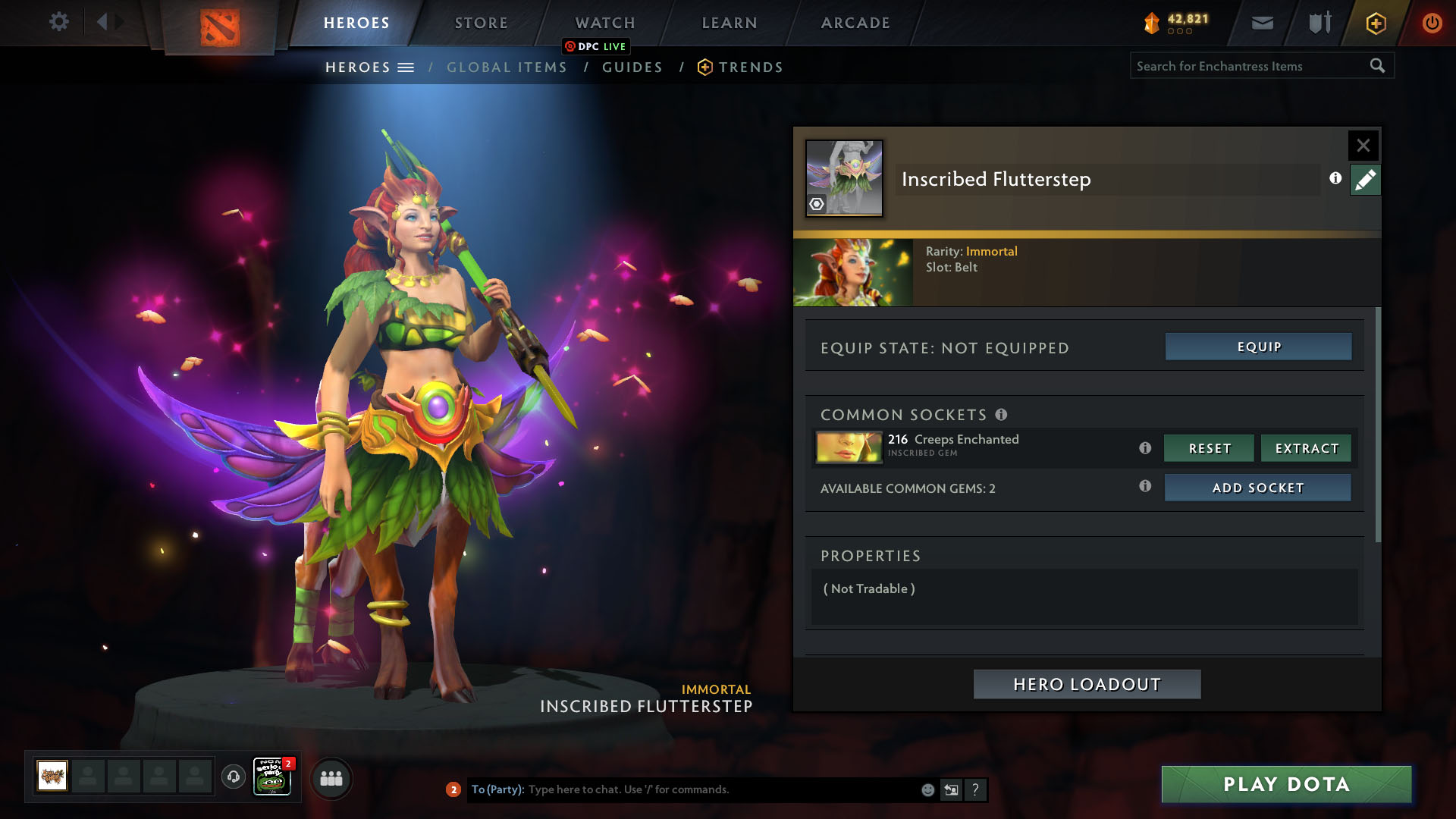Go to the Learn tab

(730, 23)
